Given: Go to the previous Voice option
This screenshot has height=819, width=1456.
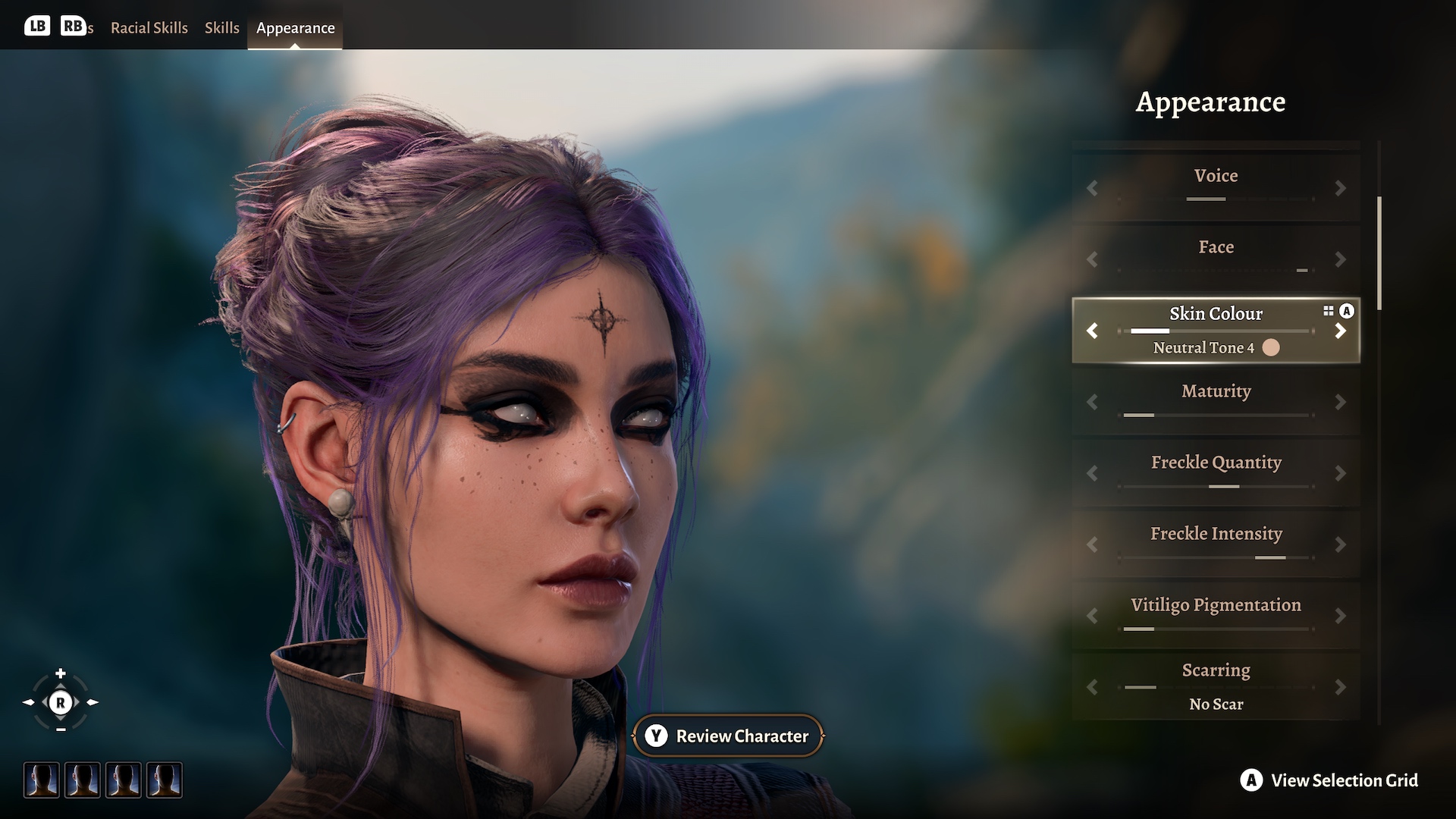Looking at the screenshot, I should [1092, 188].
